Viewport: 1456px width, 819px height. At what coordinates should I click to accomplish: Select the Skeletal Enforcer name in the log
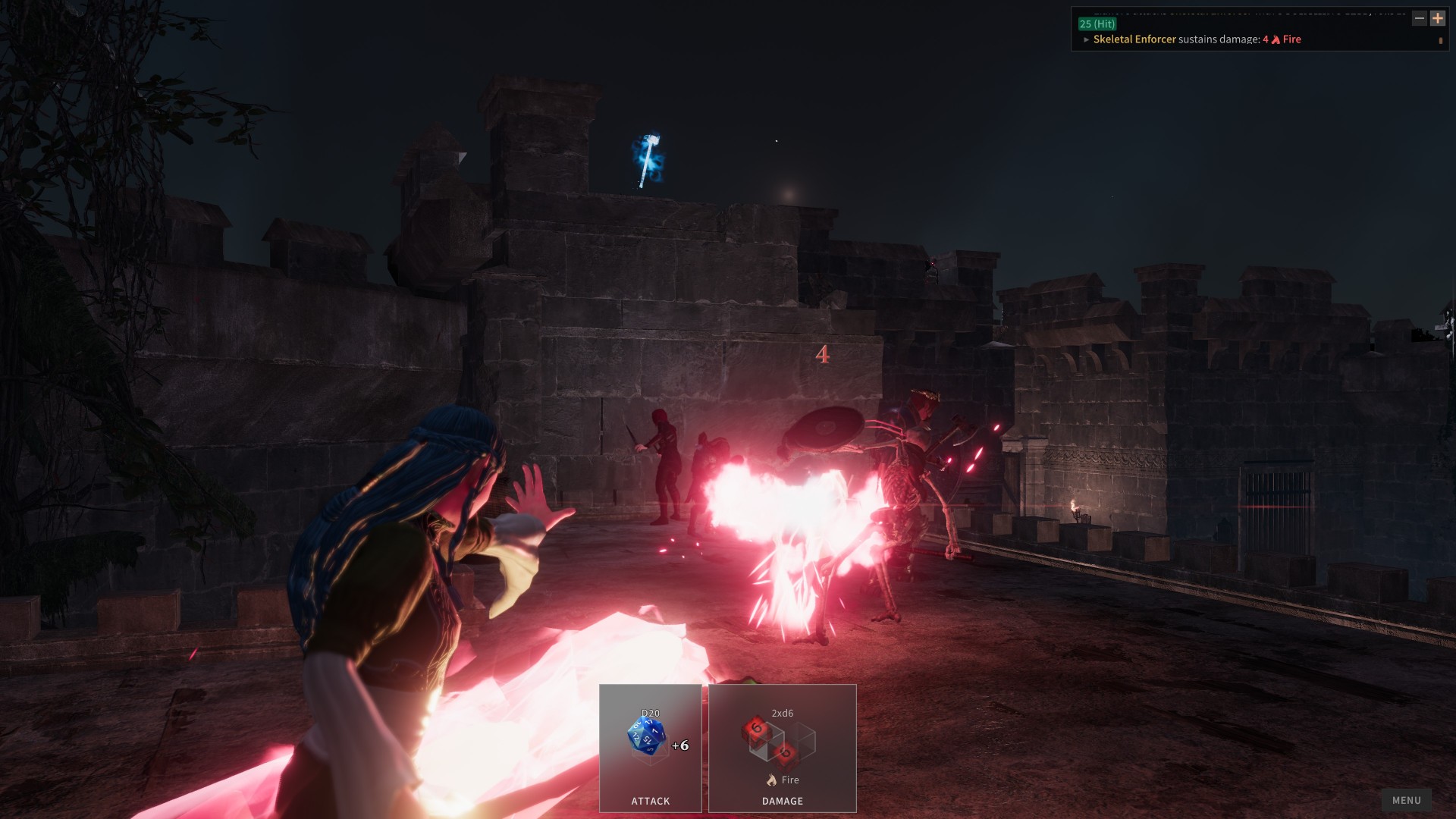(x=1134, y=39)
